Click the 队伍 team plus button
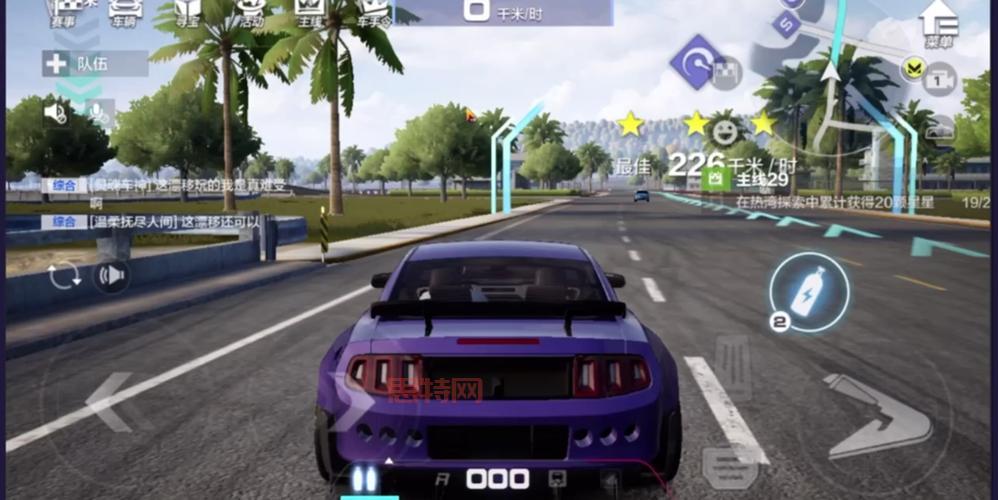The width and height of the screenshot is (998, 500). (x=55, y=64)
